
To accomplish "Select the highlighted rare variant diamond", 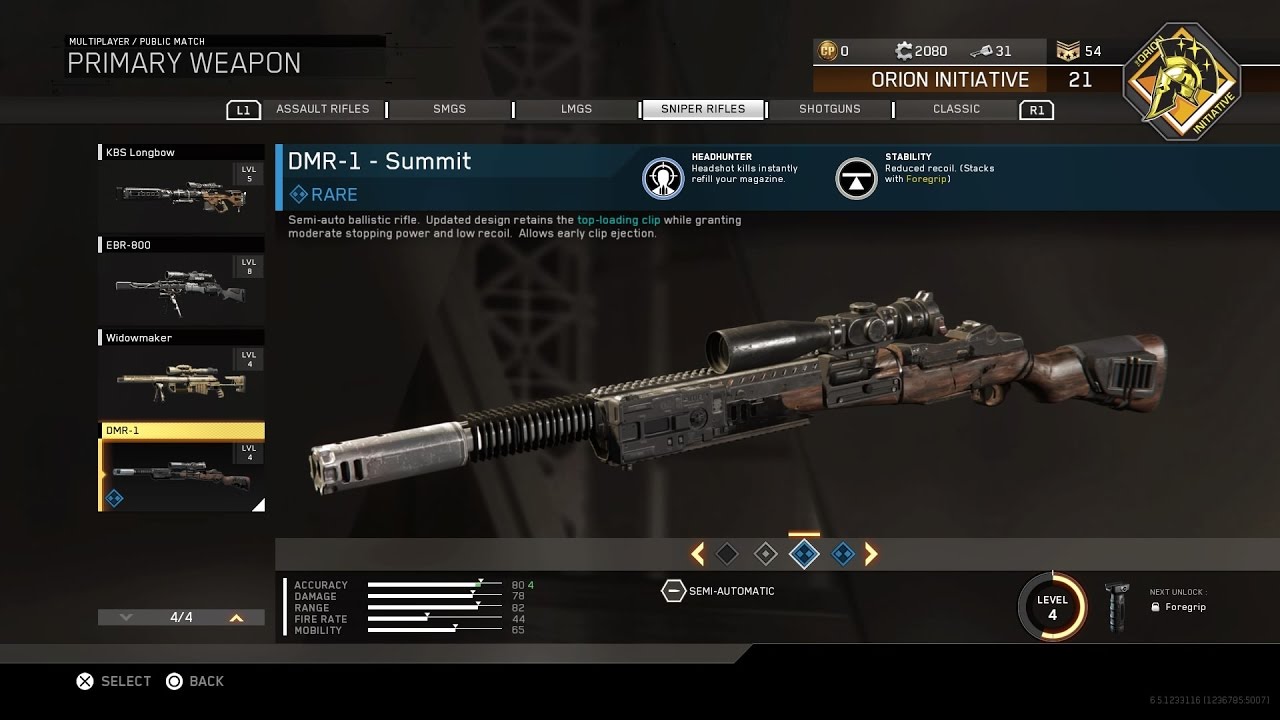I will click(x=804, y=553).
